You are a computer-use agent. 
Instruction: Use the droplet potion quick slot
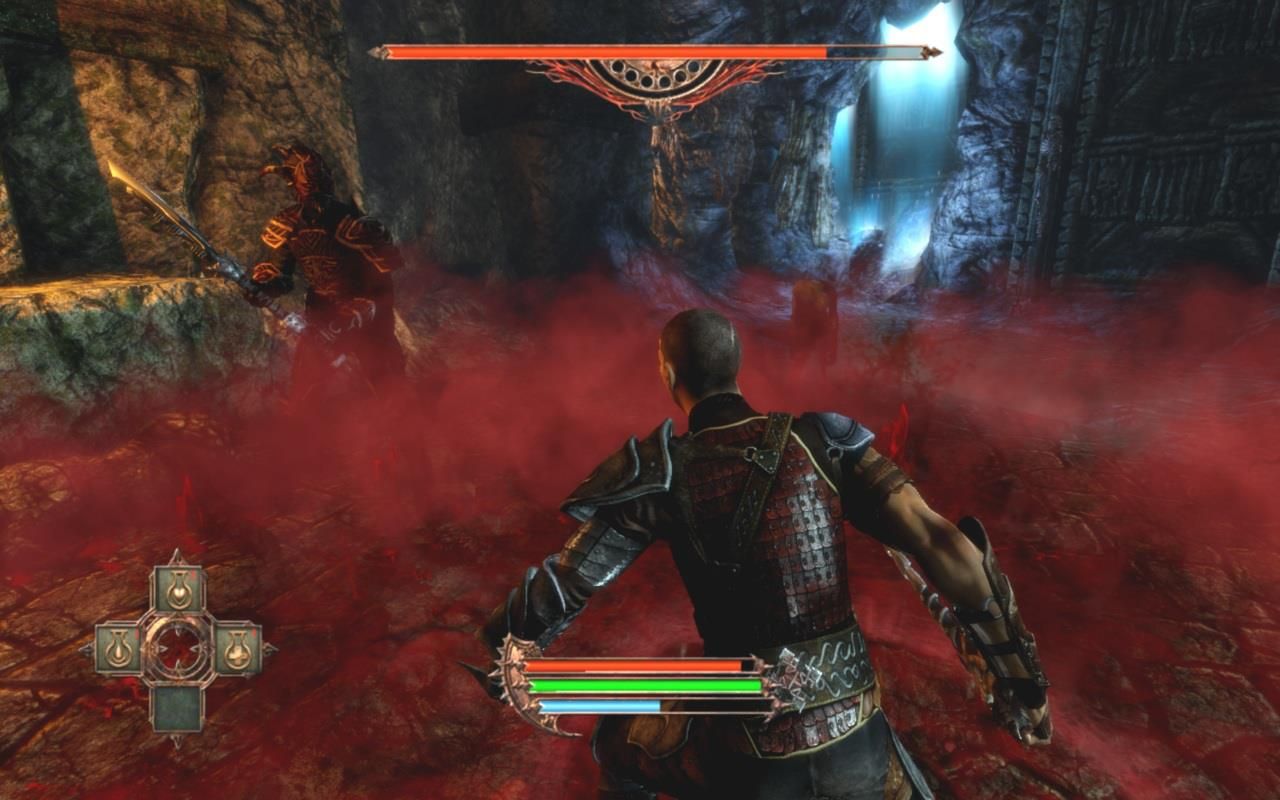119,650
